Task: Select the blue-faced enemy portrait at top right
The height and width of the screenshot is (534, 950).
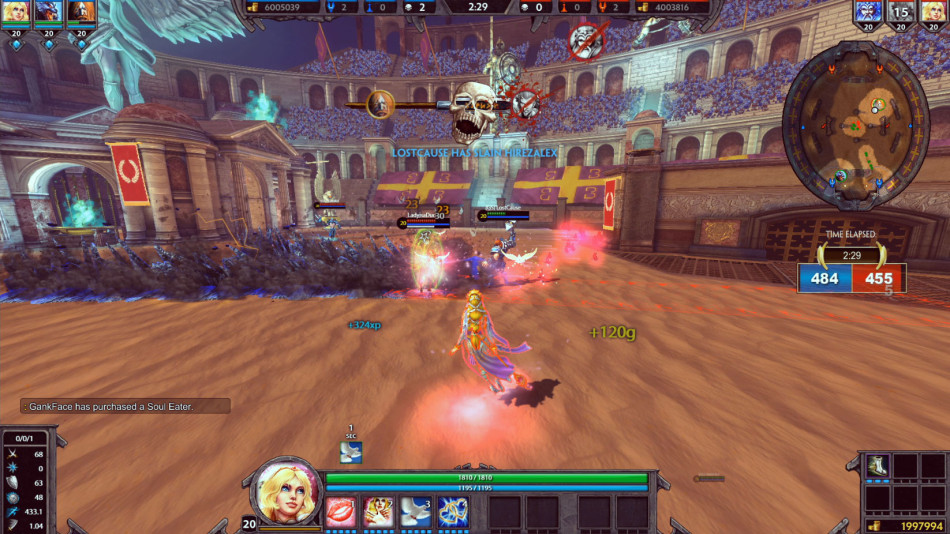Action: [x=867, y=12]
